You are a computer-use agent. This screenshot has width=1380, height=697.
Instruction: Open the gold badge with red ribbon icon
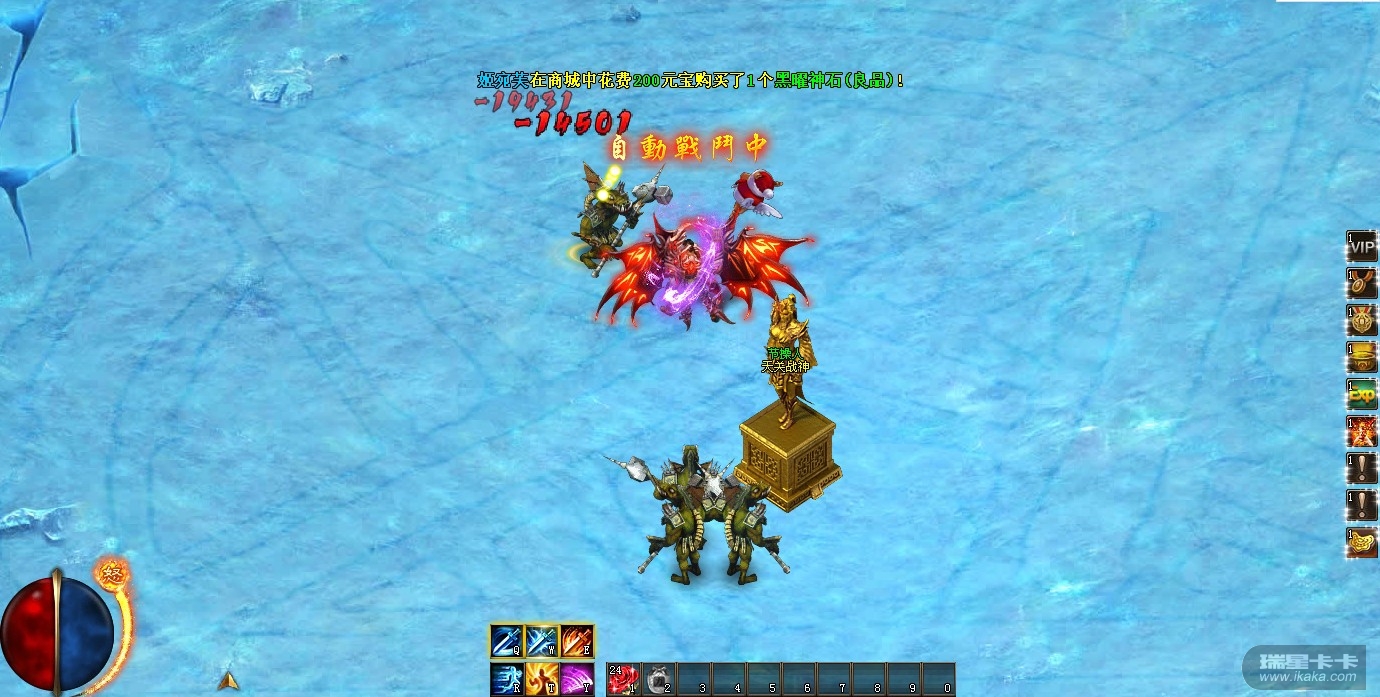point(1362,320)
